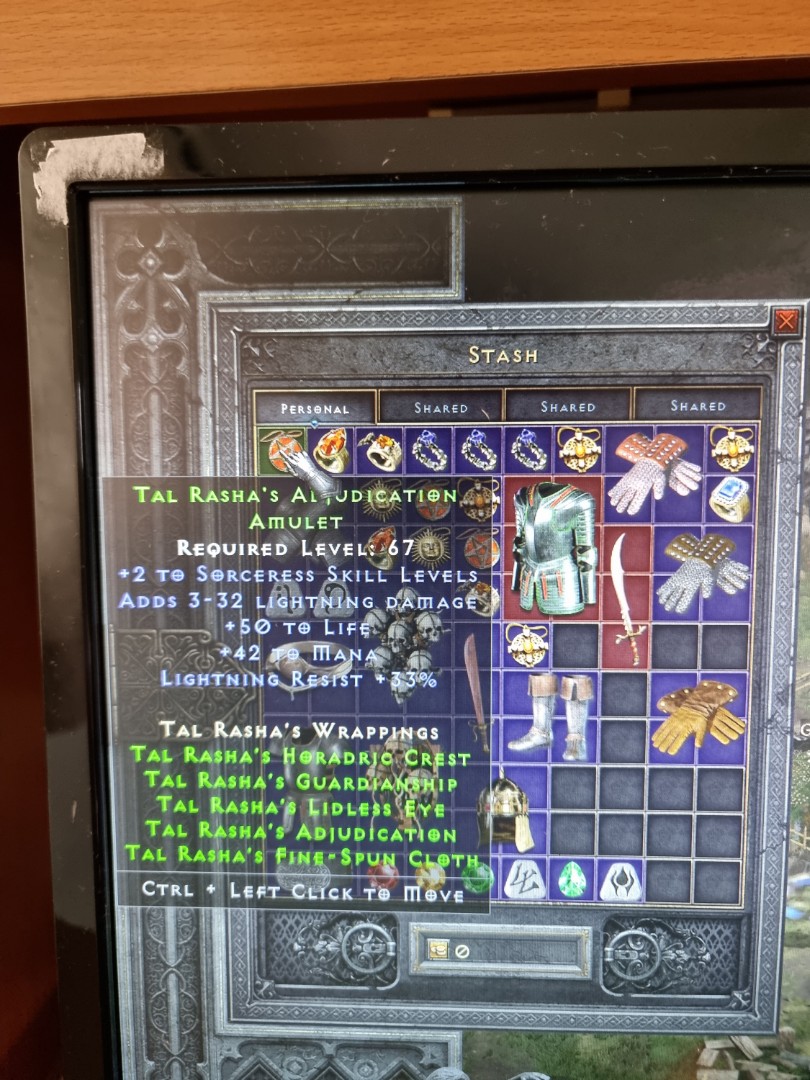This screenshot has width=810, height=1080.
Task: Click the gold withdraw chest button
Action: [x=439, y=950]
